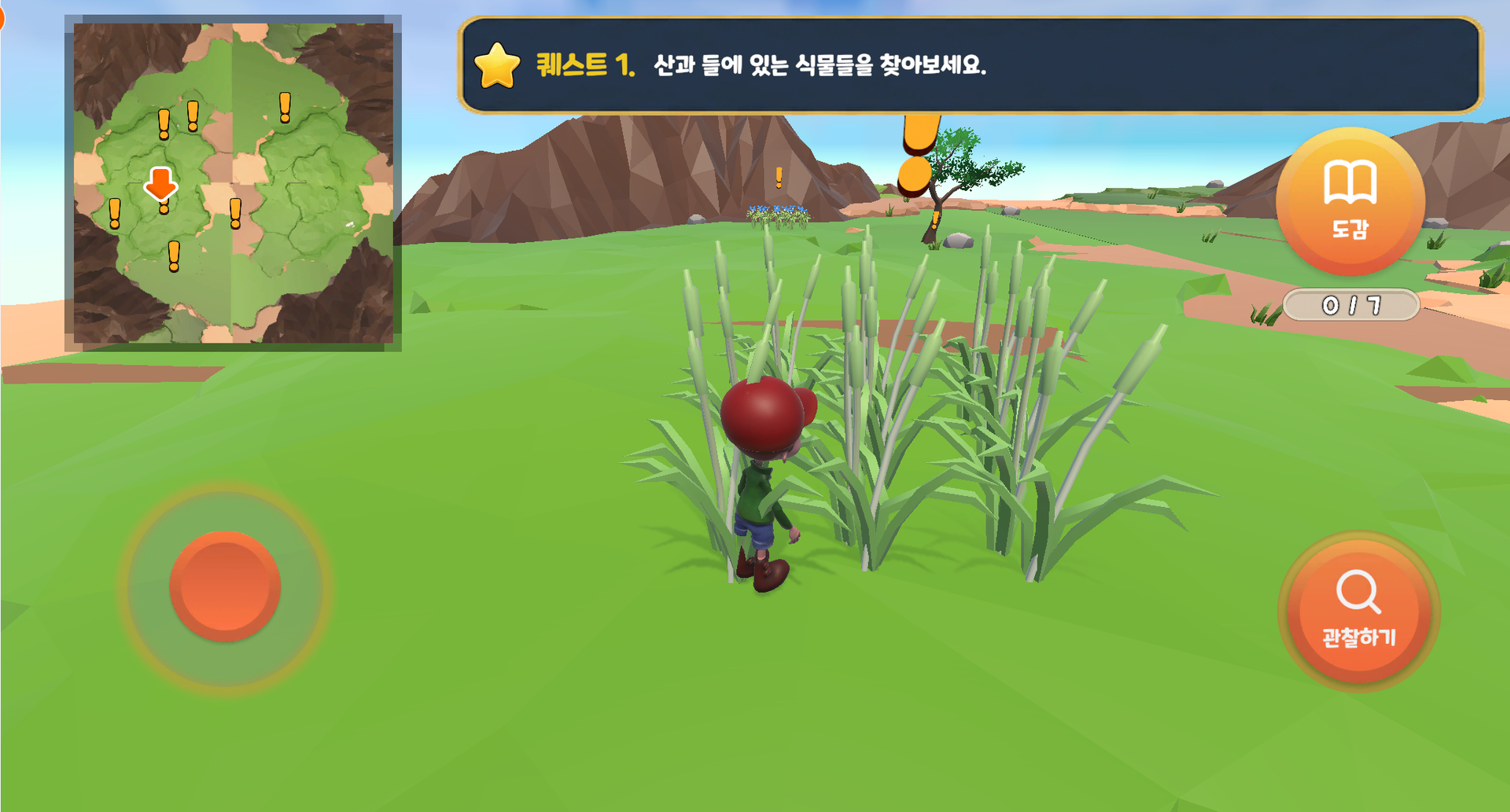Click the top-left exclamation marker on minimap
The width and height of the screenshot is (1510, 812).
(x=164, y=124)
